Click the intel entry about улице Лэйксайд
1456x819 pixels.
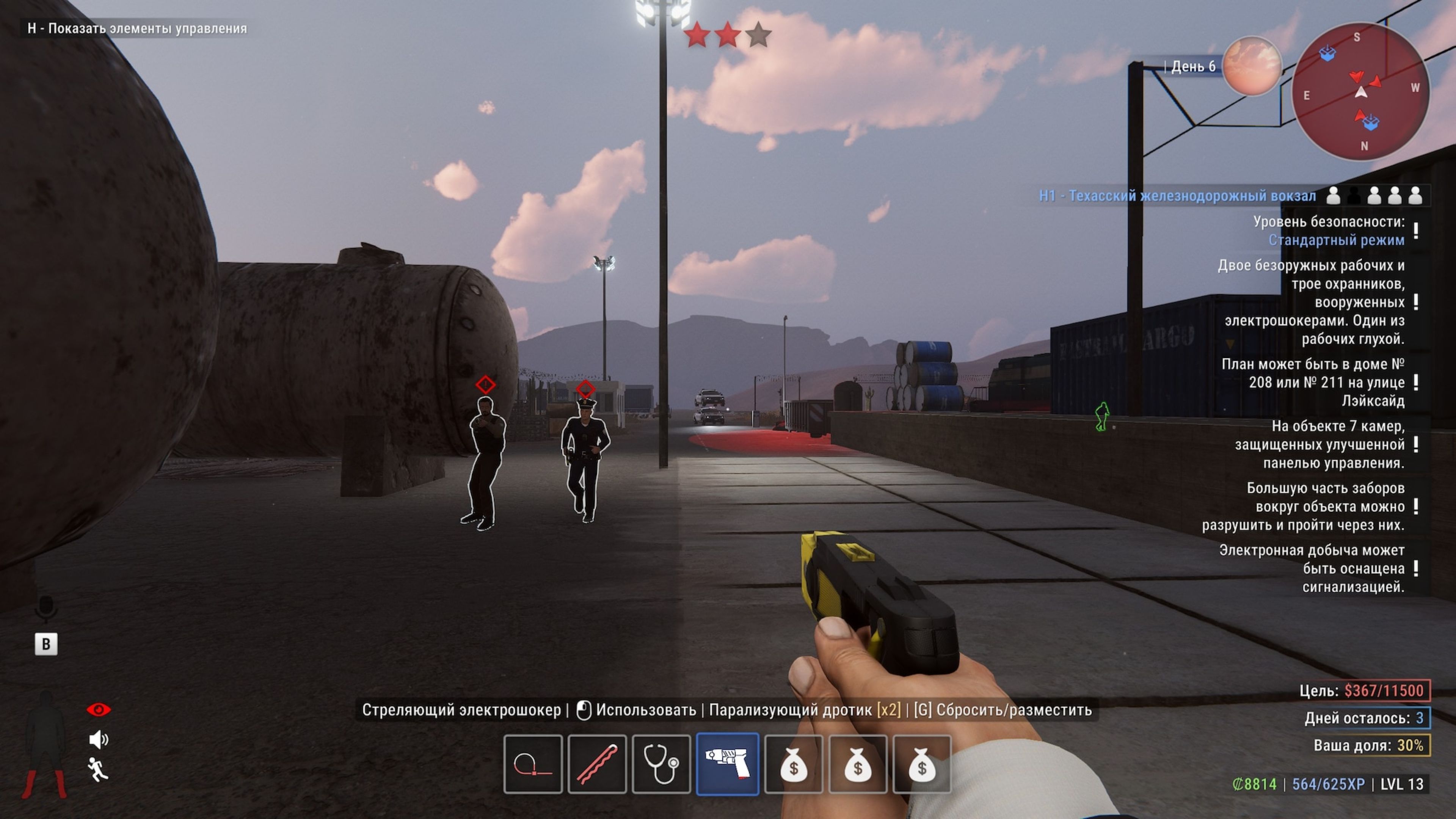[1312, 383]
